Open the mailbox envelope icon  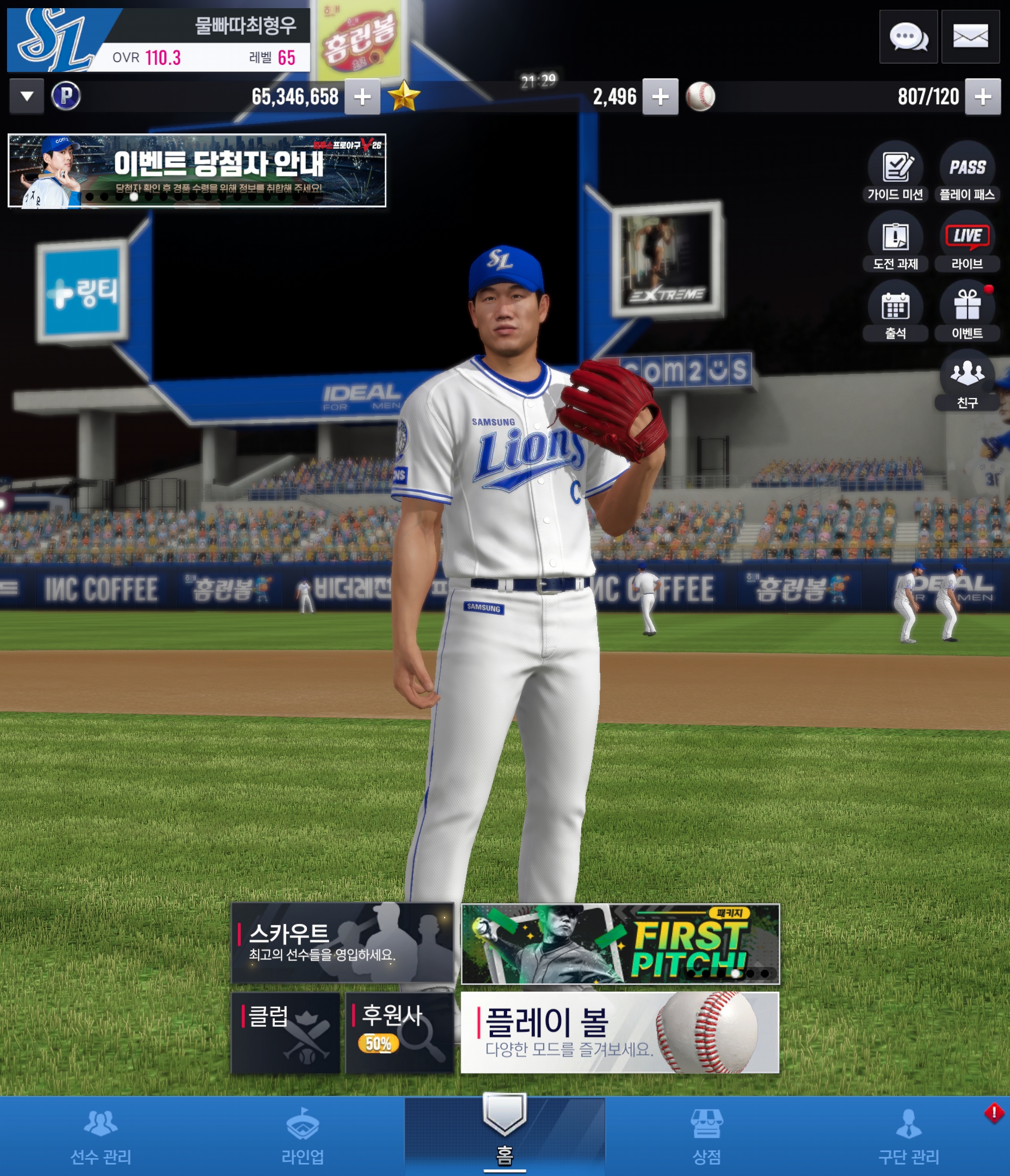[970, 37]
